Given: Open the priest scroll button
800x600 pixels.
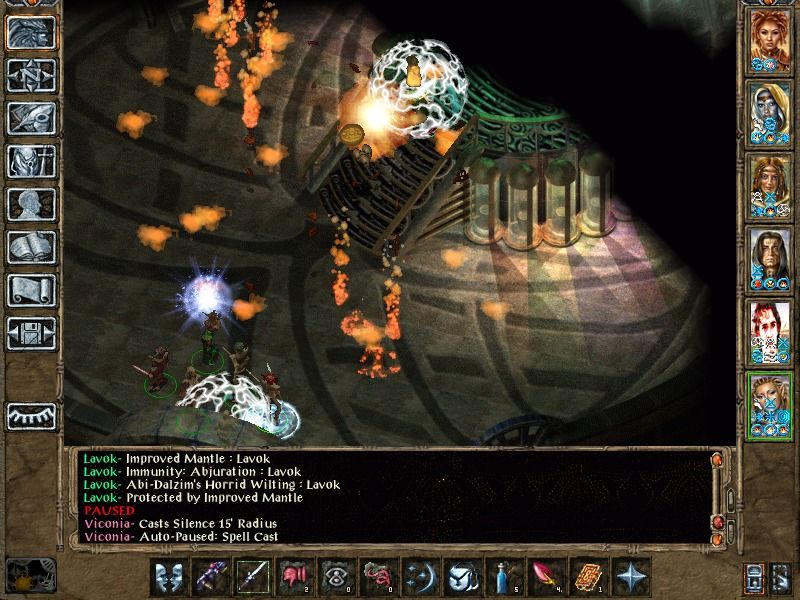Looking at the screenshot, I should 31,290.
